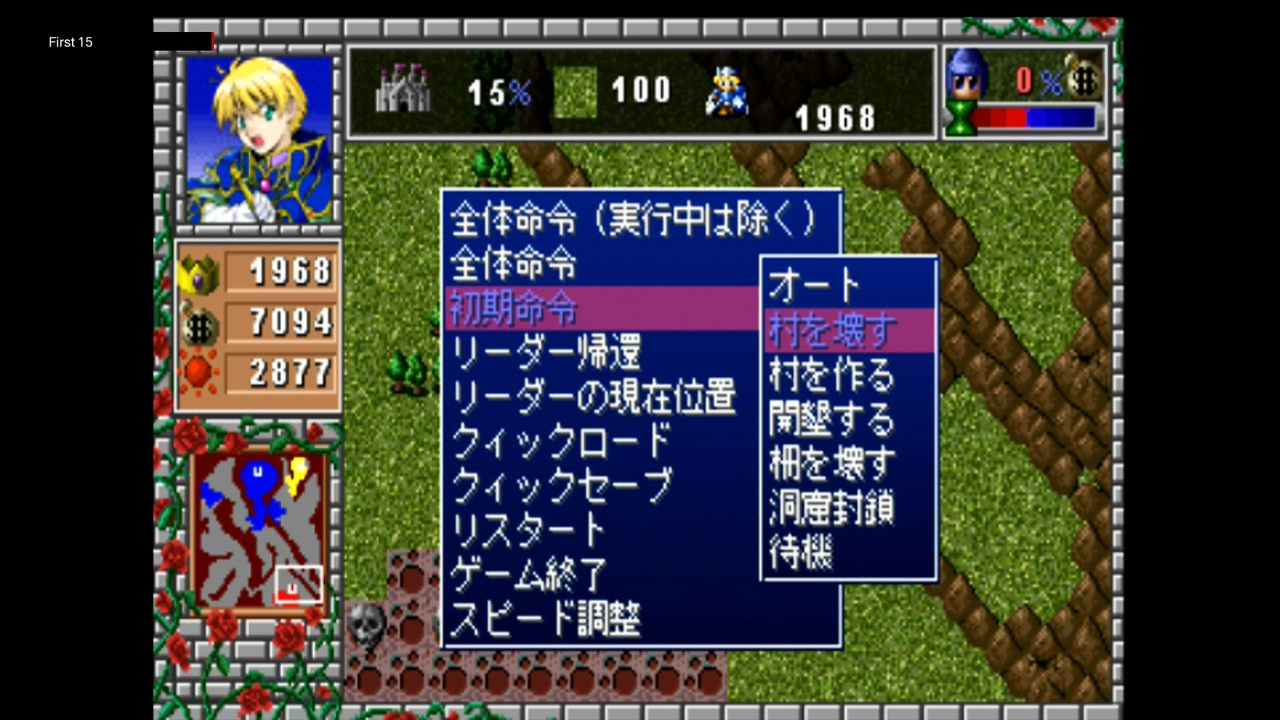This screenshot has height=720, width=1280.
Task: Click the red-blue power gauge top right
Action: coord(1028,118)
